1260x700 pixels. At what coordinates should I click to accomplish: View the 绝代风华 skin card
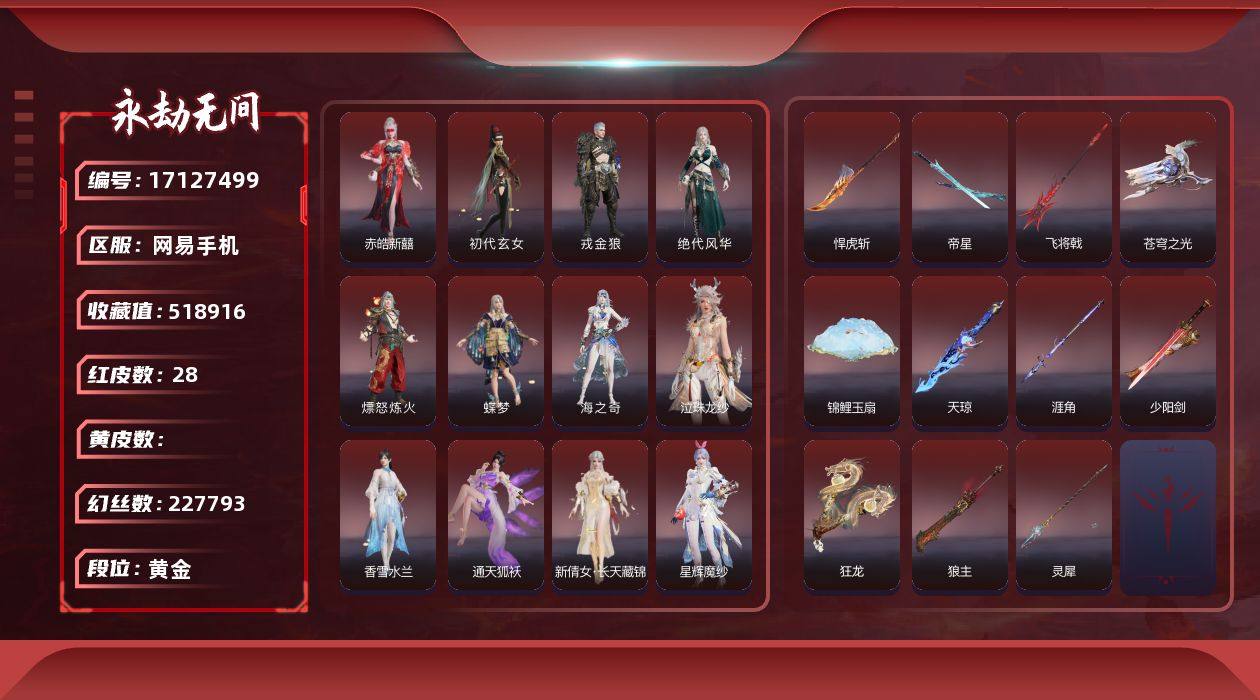[704, 187]
